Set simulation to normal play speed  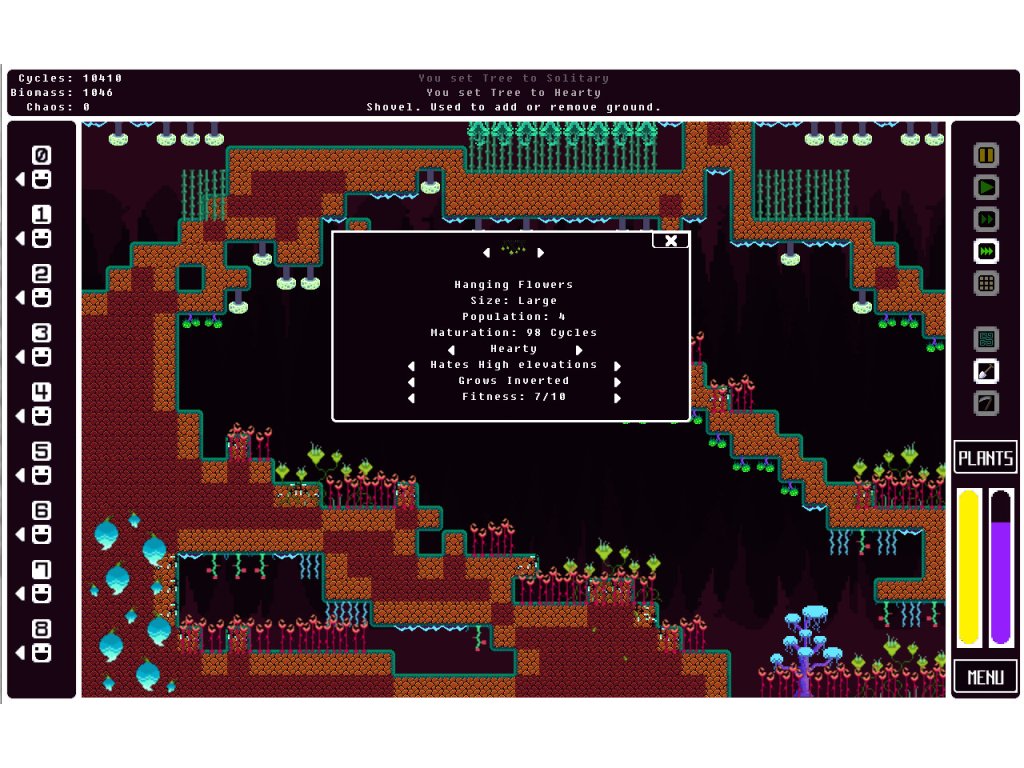click(986, 187)
